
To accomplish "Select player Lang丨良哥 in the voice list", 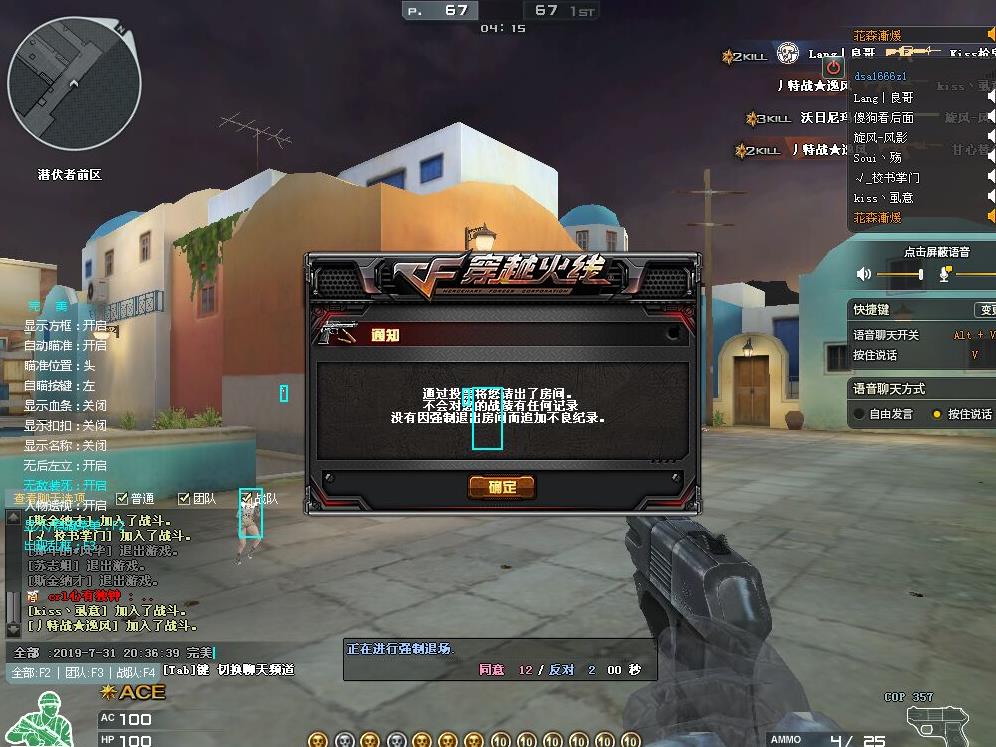I will coord(883,98).
